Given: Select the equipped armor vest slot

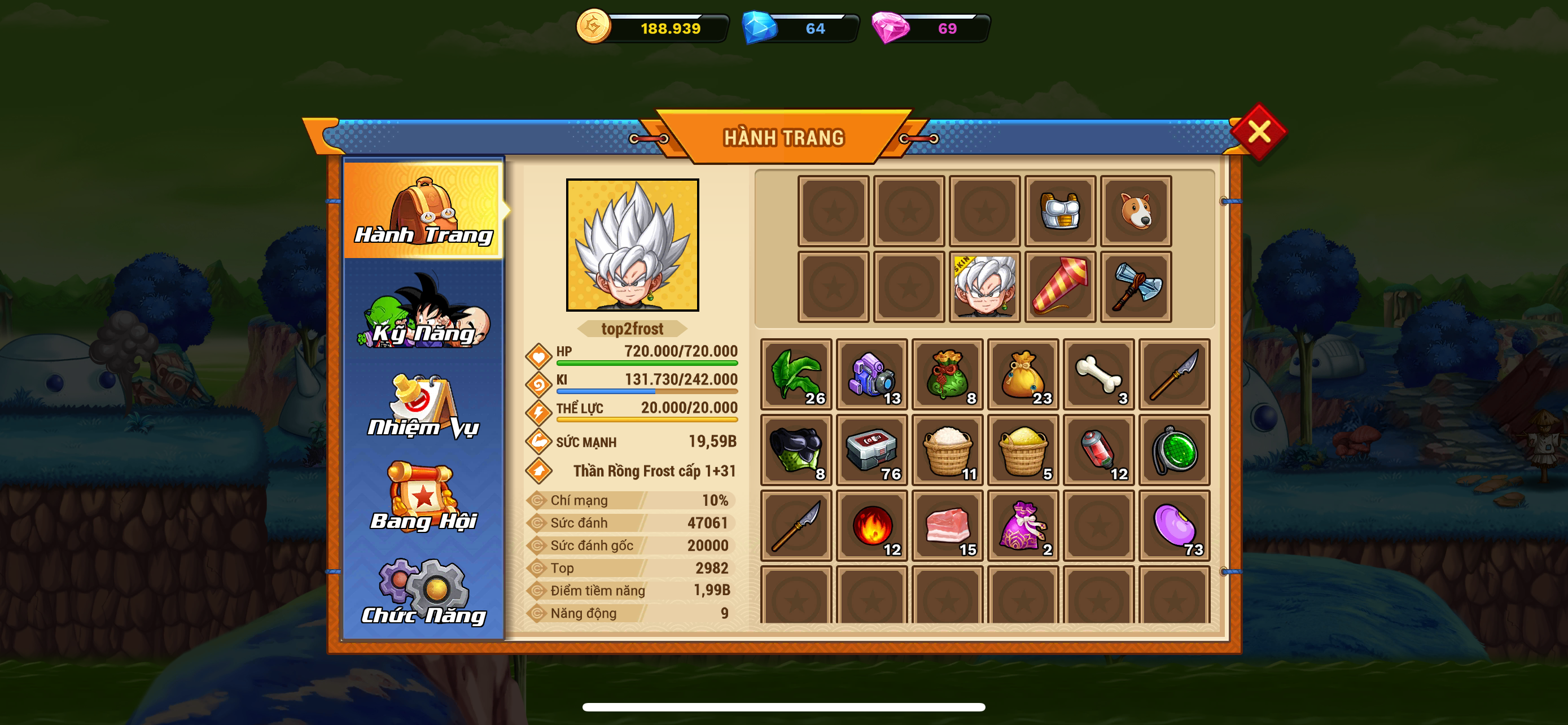Looking at the screenshot, I should click(x=1060, y=211).
